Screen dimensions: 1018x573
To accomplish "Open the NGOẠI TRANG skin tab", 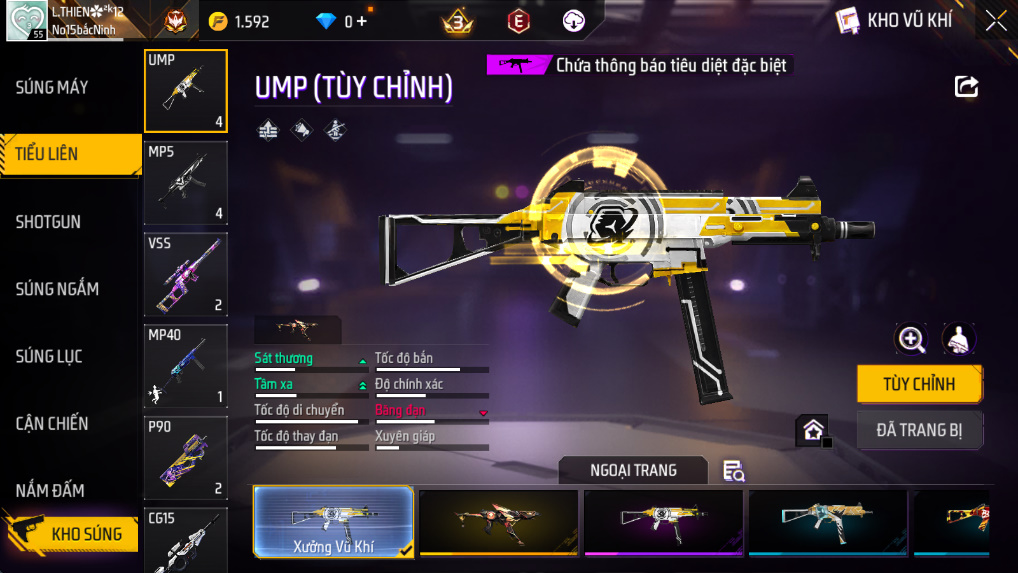I will [x=633, y=470].
